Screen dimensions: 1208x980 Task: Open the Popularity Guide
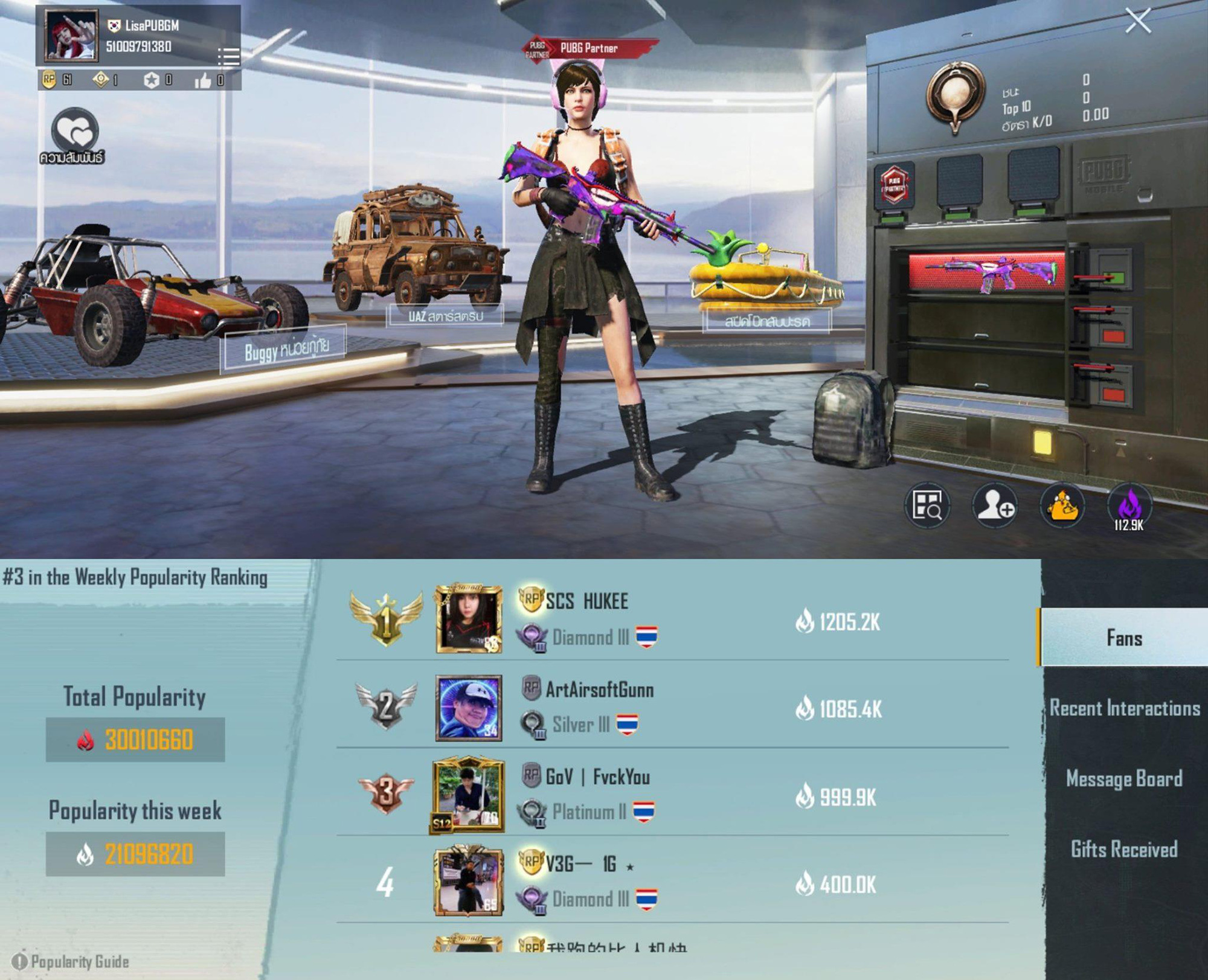(72, 961)
